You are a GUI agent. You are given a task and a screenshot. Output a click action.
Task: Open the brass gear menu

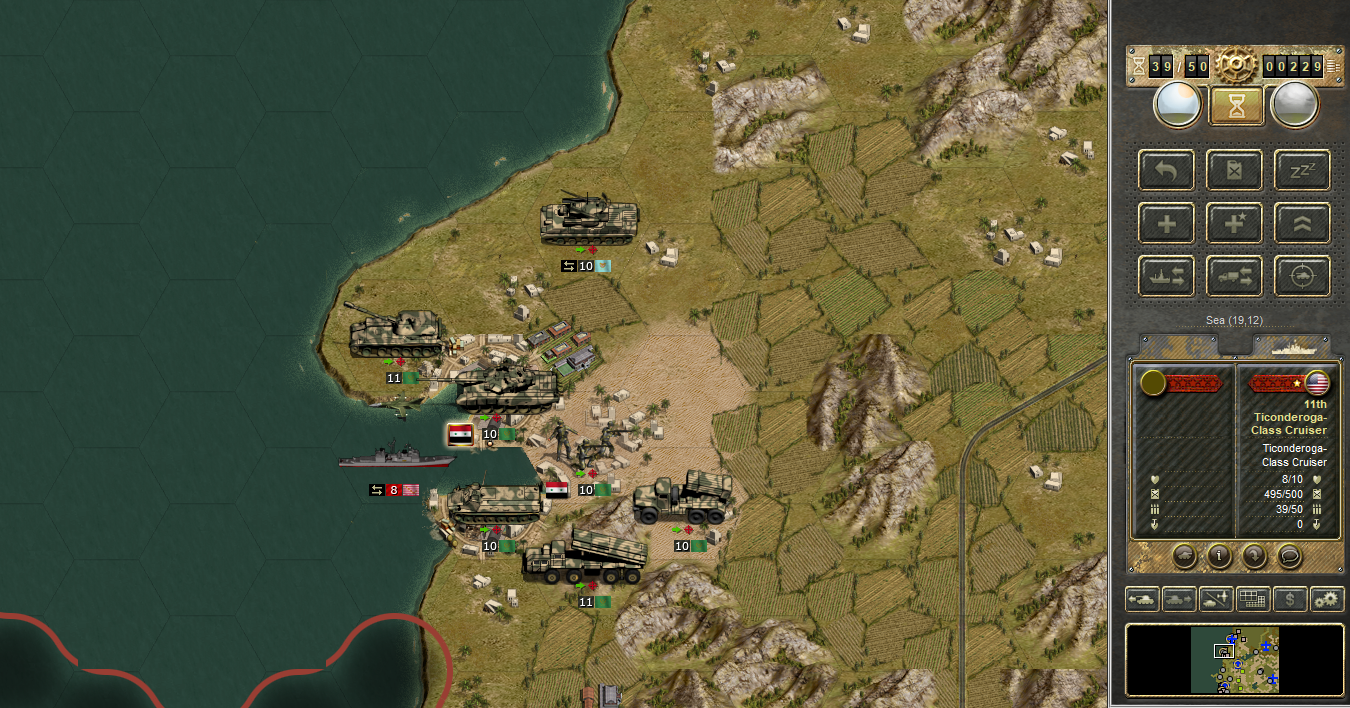tap(1236, 66)
